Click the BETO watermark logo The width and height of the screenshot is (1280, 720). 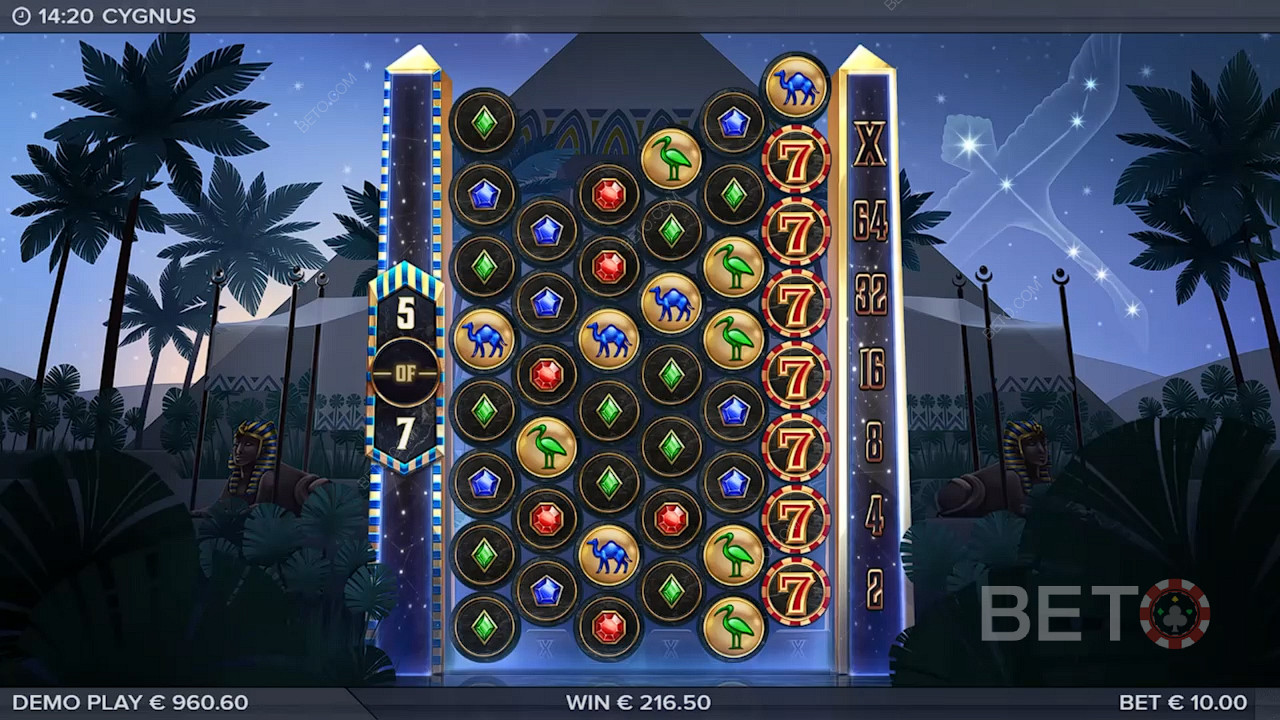pyautogui.click(x=1094, y=613)
